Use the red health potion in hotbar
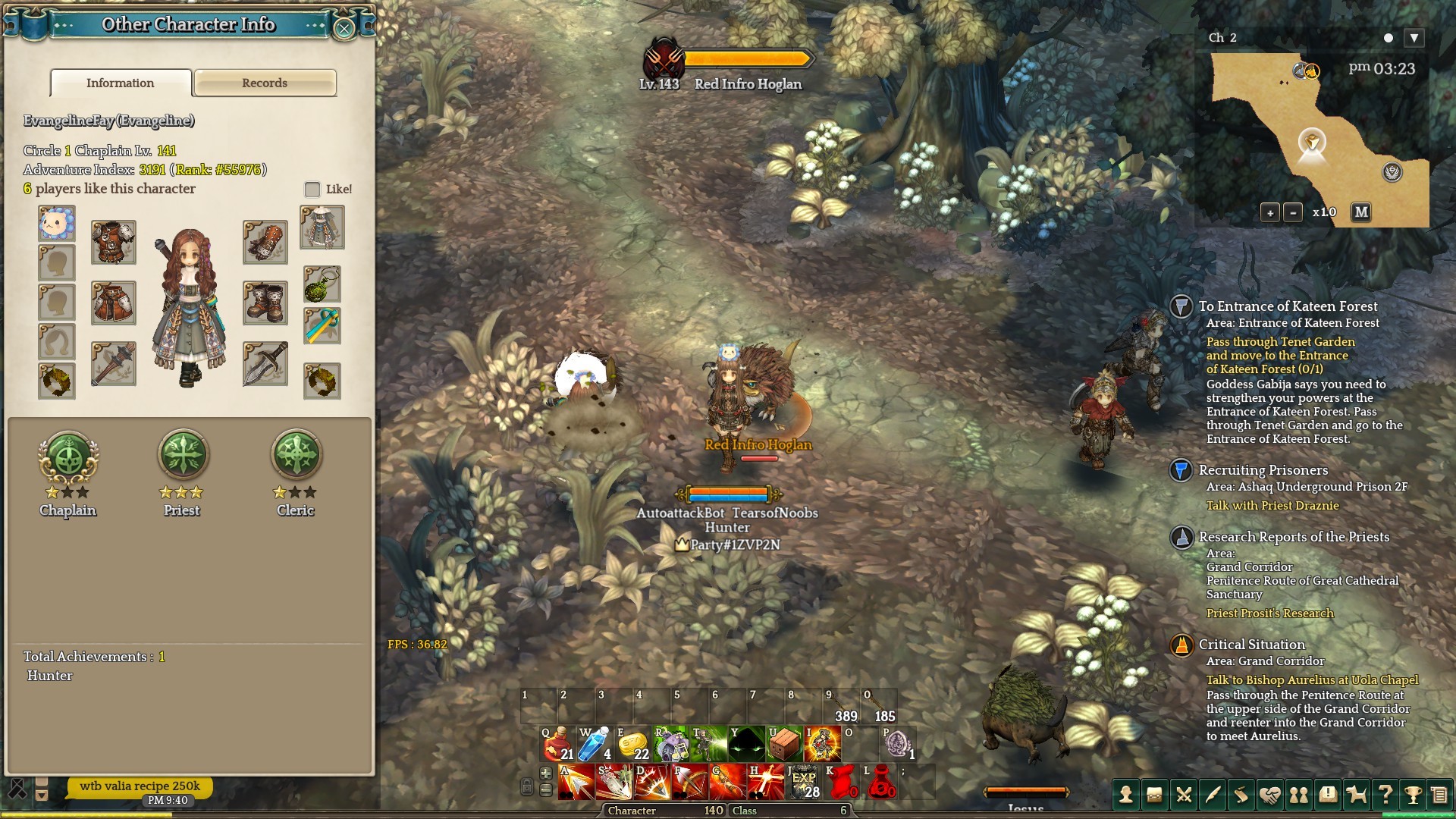The width and height of the screenshot is (1456, 819). click(x=557, y=743)
